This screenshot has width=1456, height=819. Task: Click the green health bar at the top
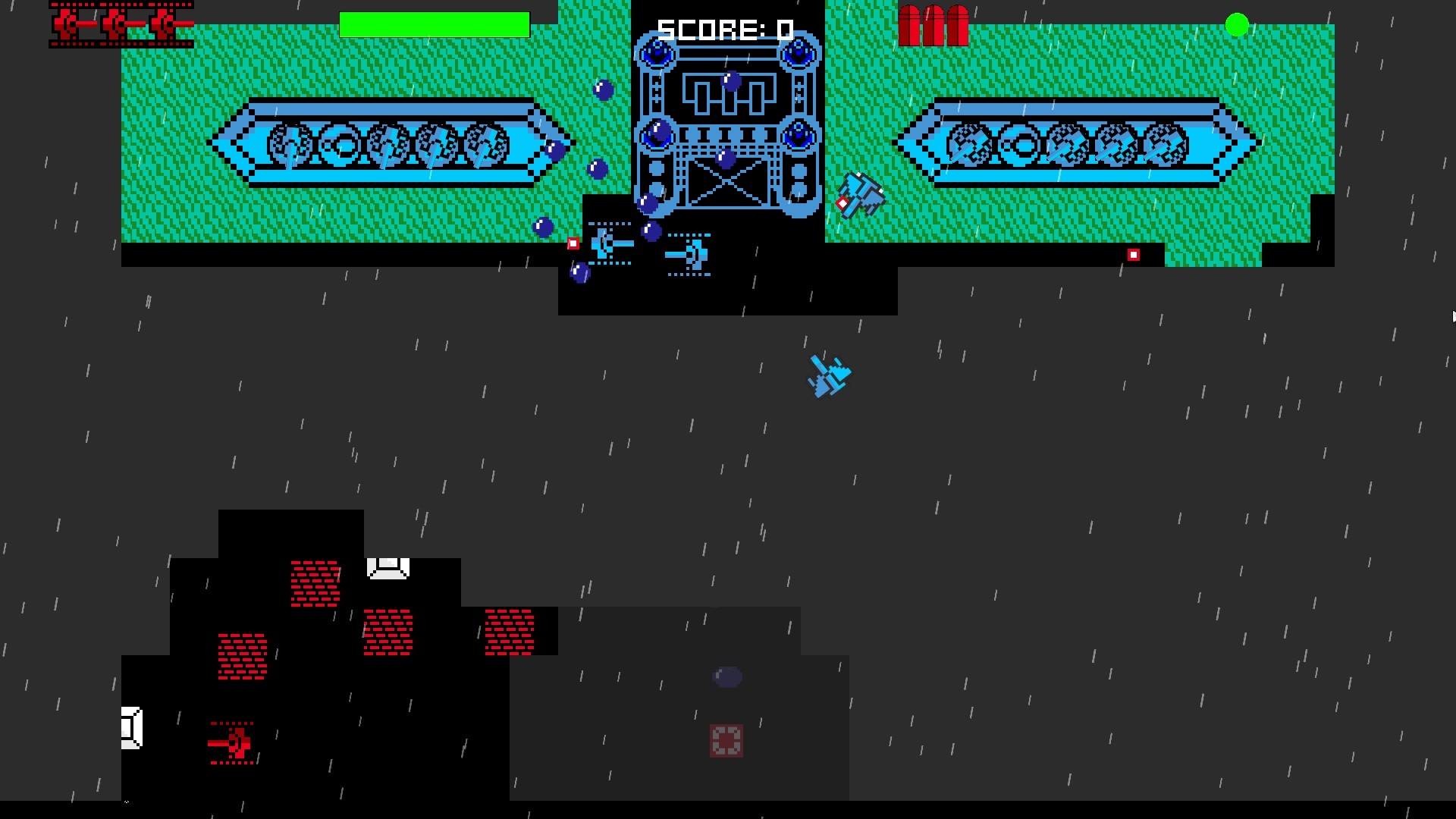434,23
